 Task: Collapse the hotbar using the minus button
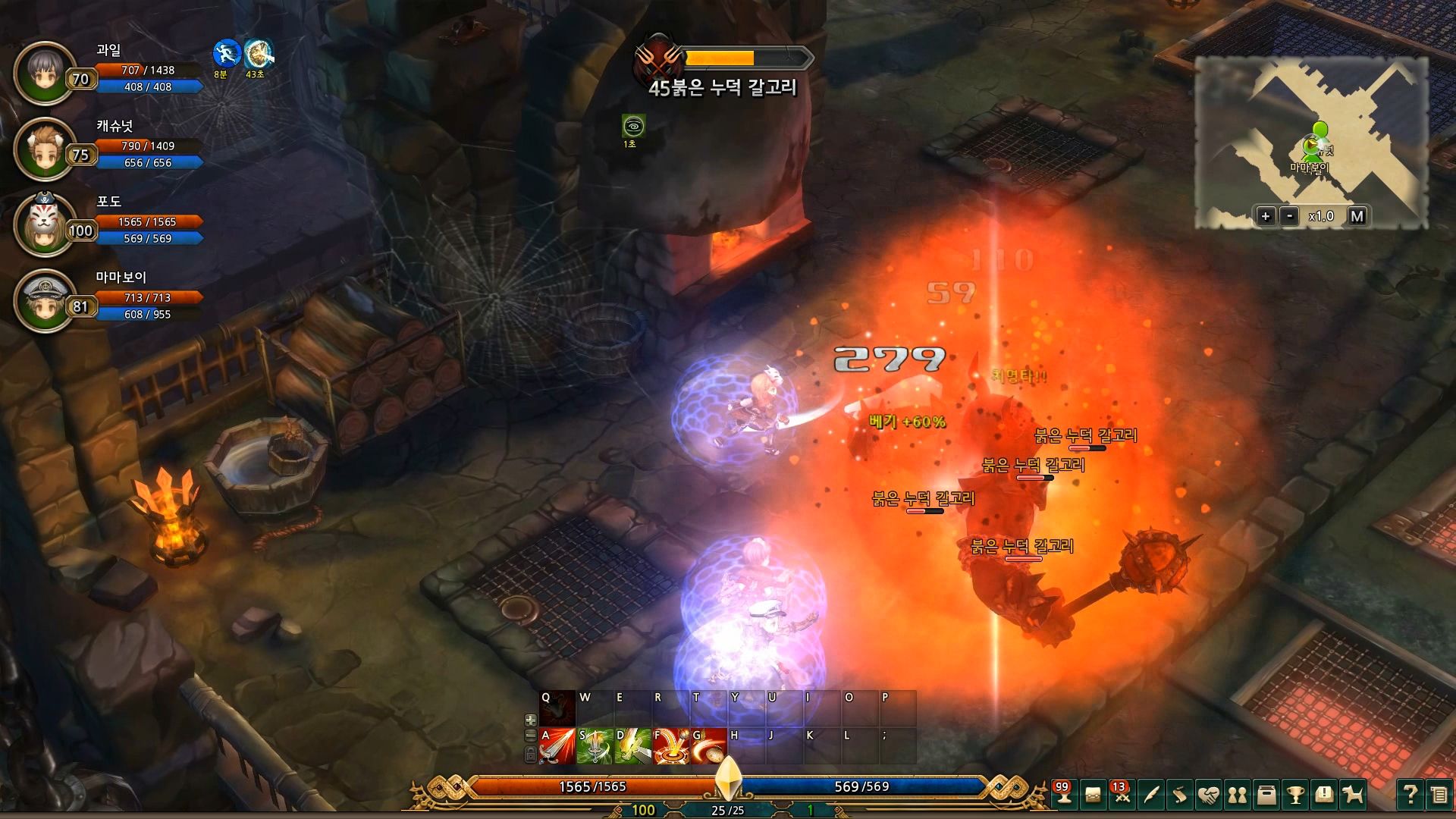pyautogui.click(x=531, y=736)
